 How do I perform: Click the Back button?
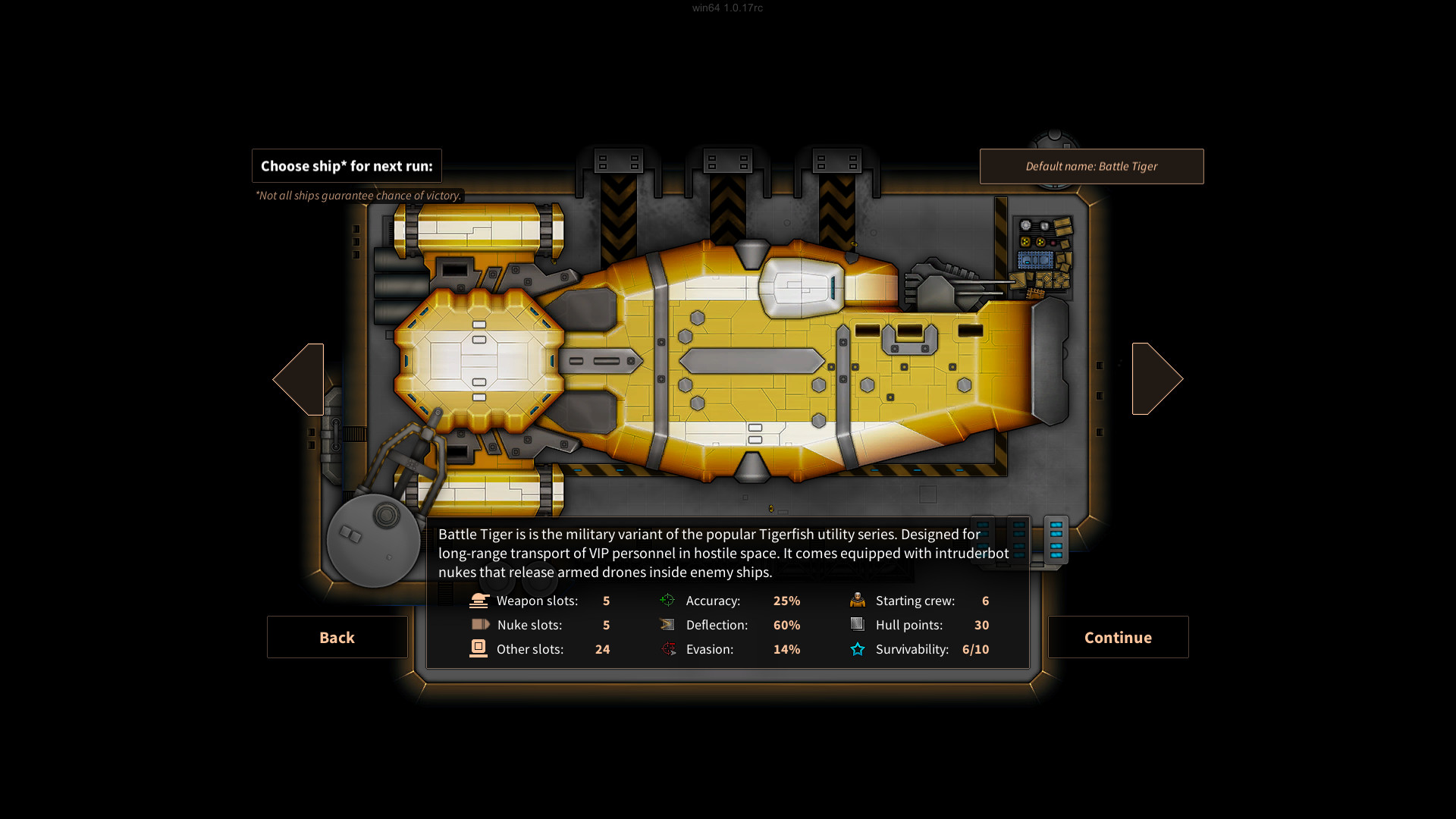[x=337, y=637]
